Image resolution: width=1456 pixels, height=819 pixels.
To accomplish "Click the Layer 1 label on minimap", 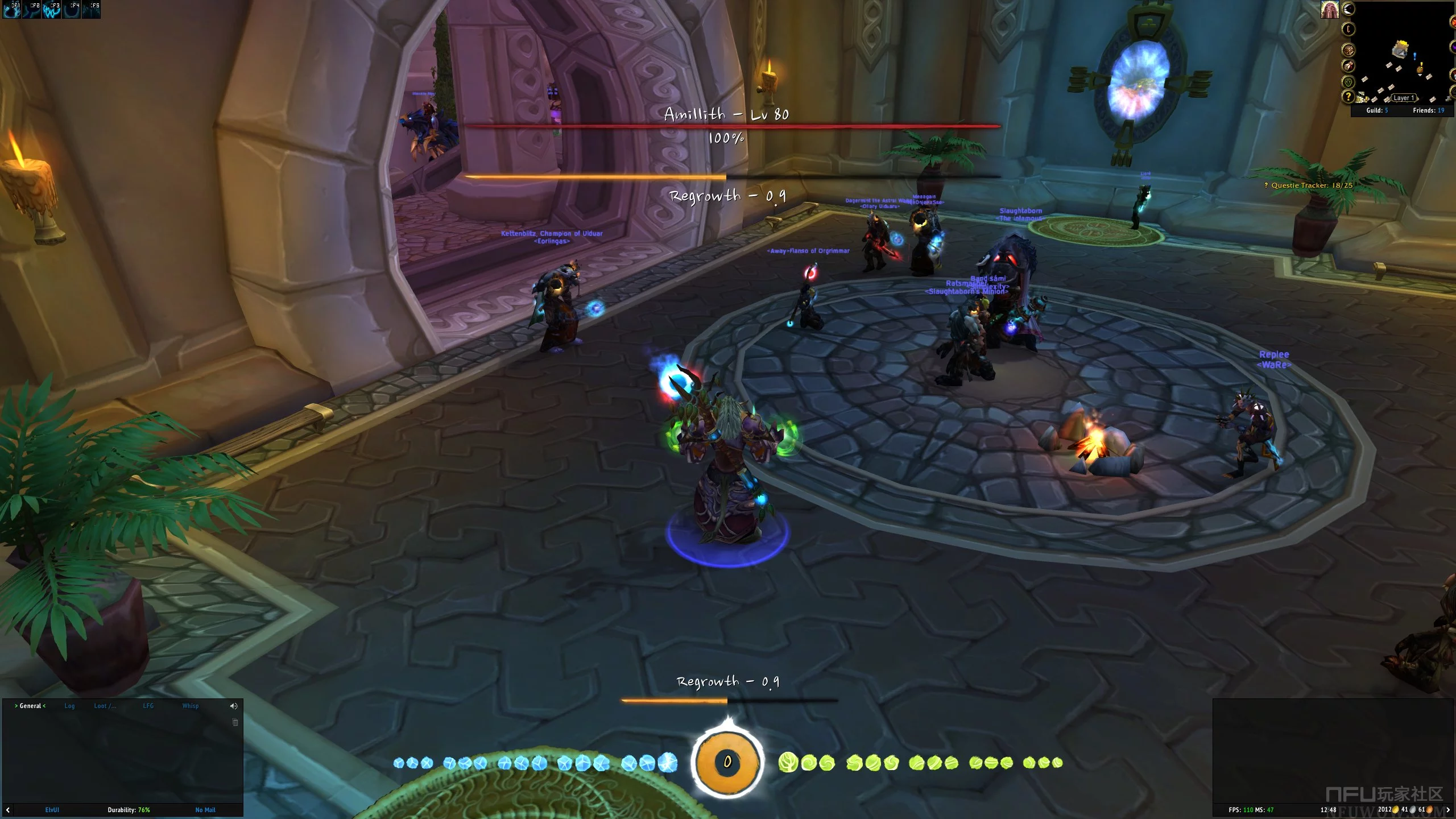I will pos(1404,98).
